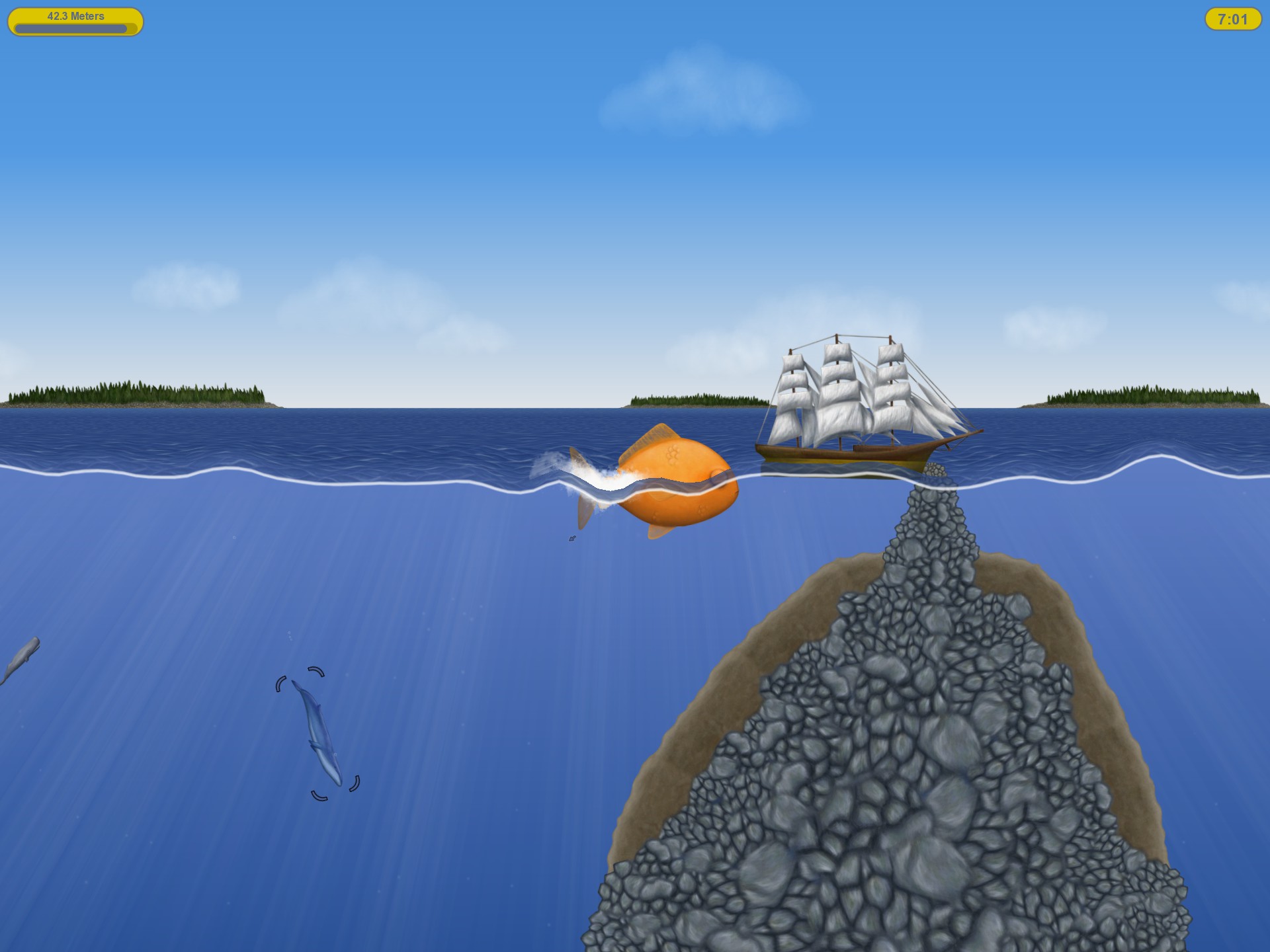Click the gray progress bar under 42.3 Meters
The height and width of the screenshot is (952, 1270).
tap(71, 28)
